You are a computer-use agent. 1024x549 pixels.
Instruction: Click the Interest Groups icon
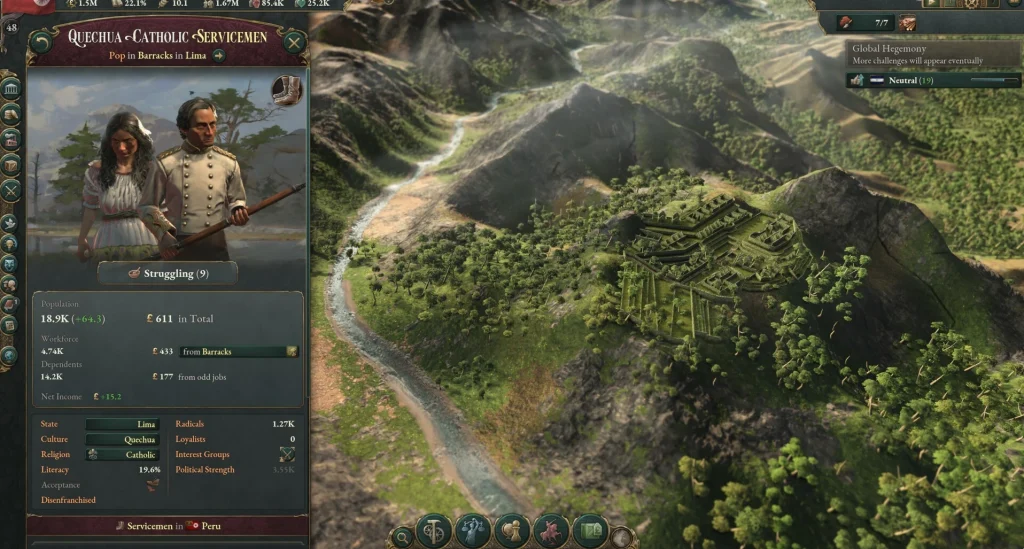pyautogui.click(x=287, y=455)
